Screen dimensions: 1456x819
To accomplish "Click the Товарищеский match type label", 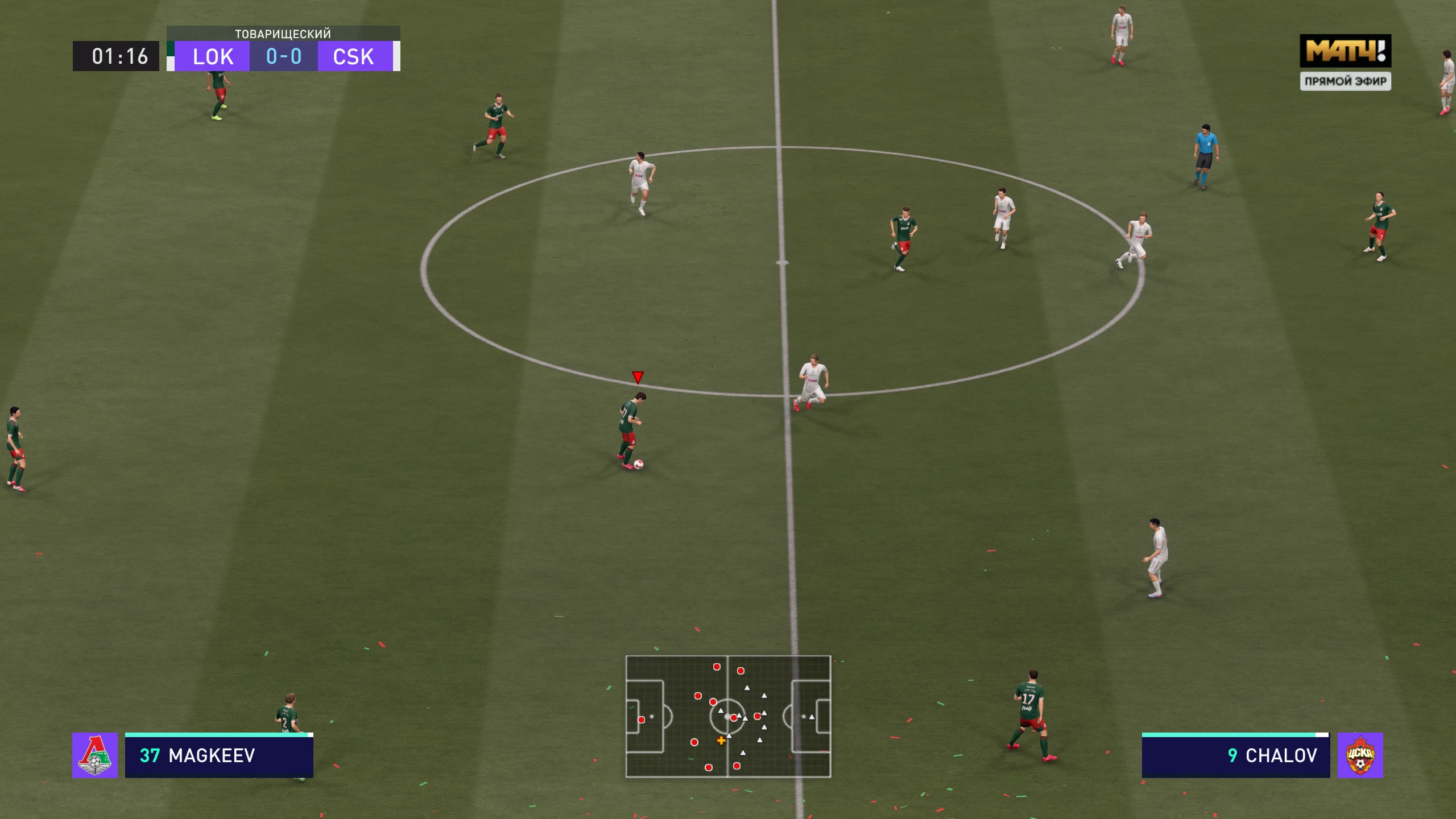I will (x=283, y=34).
